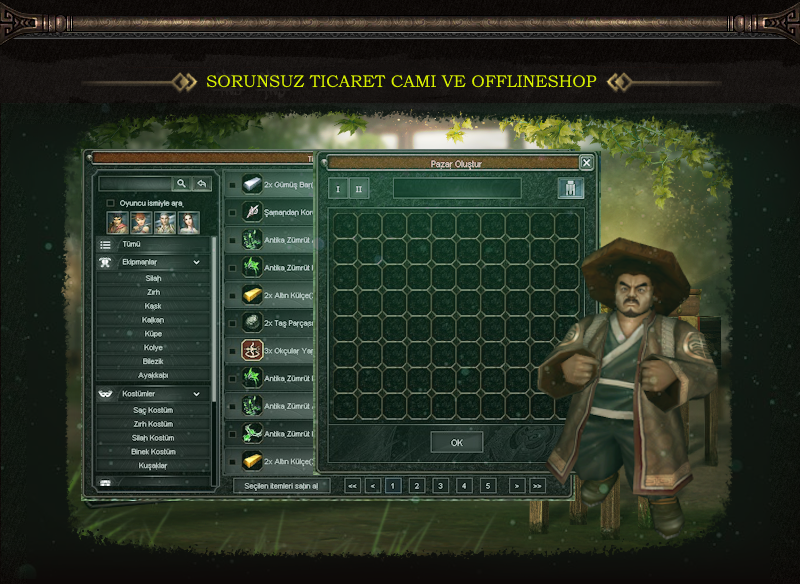Jump to the last page of listings

pyautogui.click(x=538, y=486)
